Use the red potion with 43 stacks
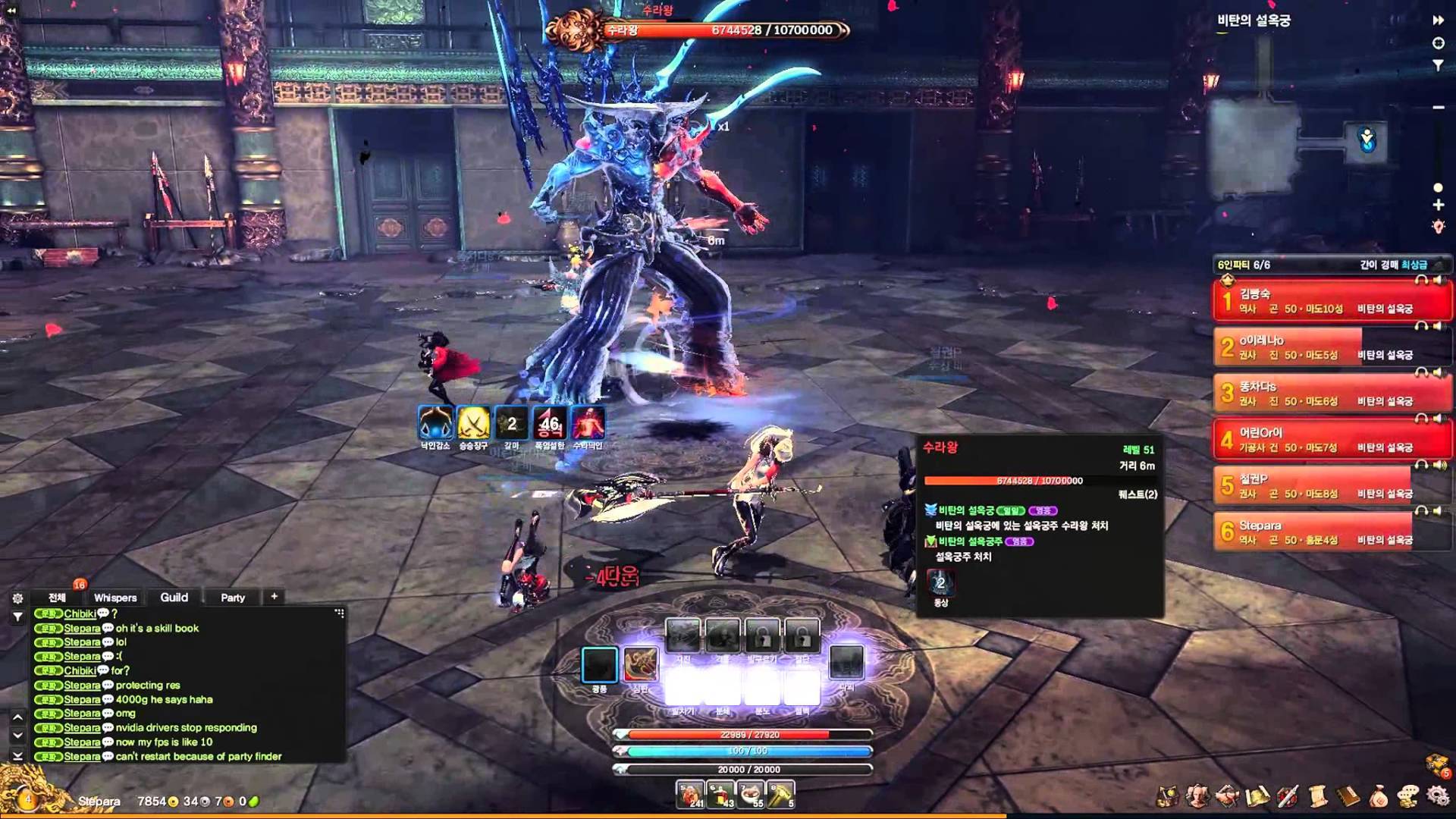Screen dimensions: 1456x819 pyautogui.click(x=720, y=794)
